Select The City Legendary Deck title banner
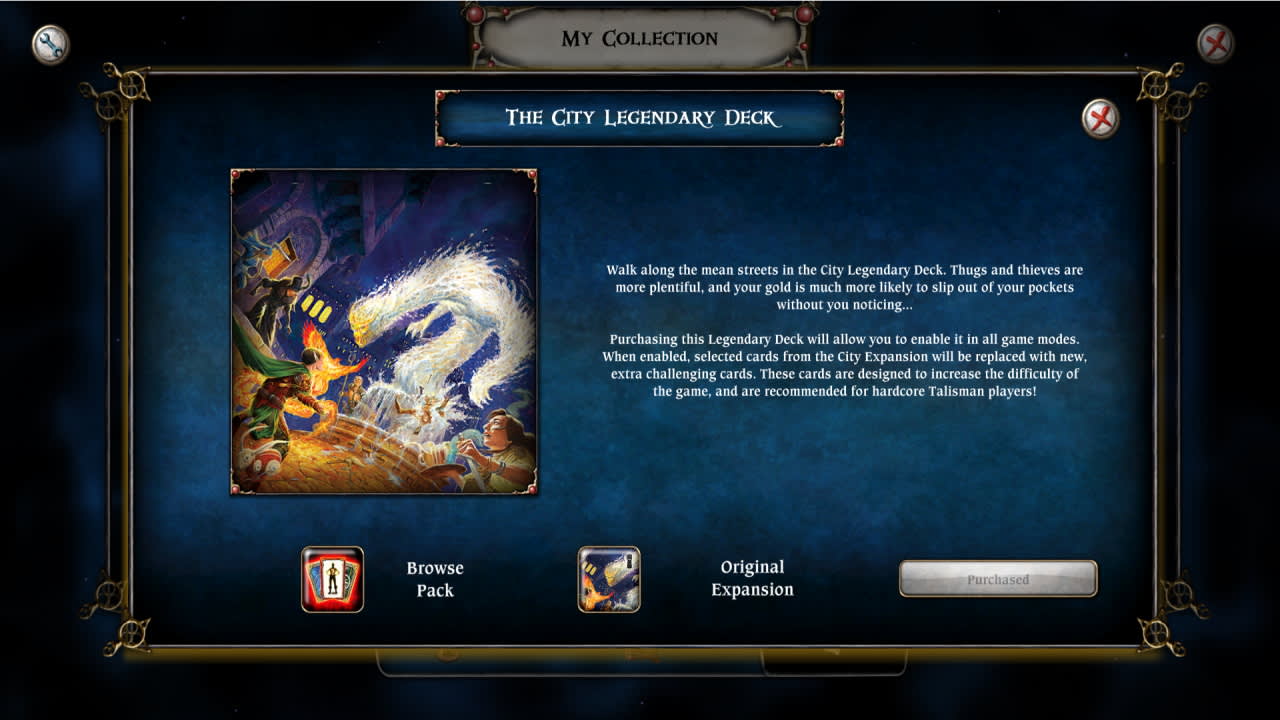The height and width of the screenshot is (720, 1280). coord(640,116)
